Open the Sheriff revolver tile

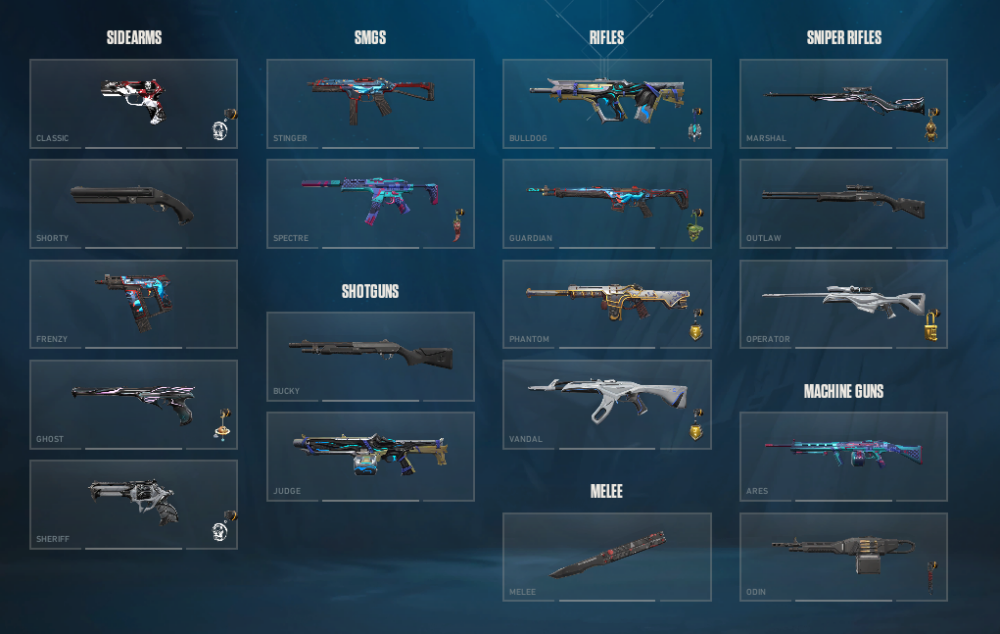pos(133,504)
